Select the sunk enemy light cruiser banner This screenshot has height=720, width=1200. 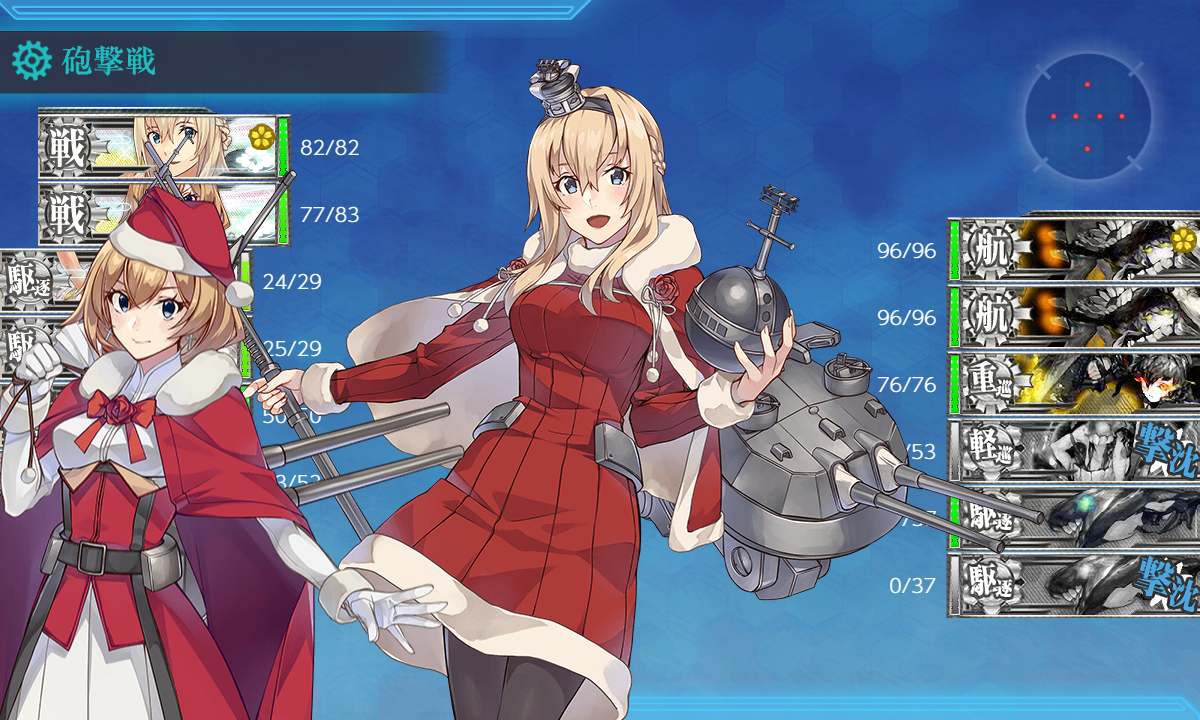pyautogui.click(x=1075, y=450)
